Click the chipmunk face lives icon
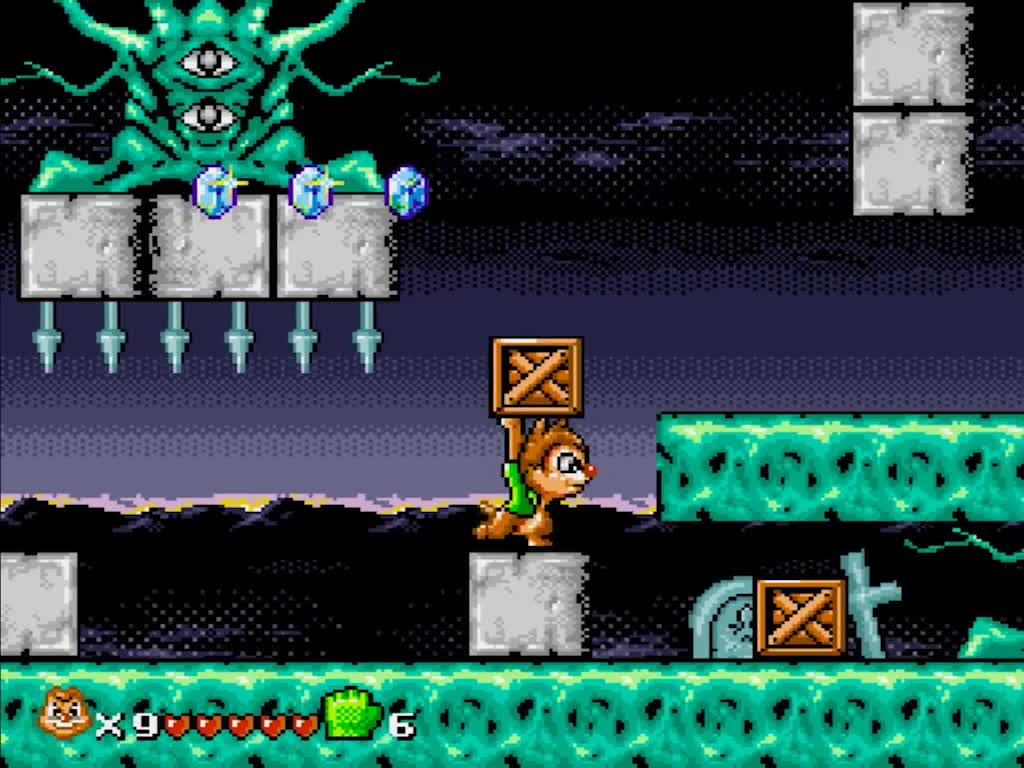 65,715
